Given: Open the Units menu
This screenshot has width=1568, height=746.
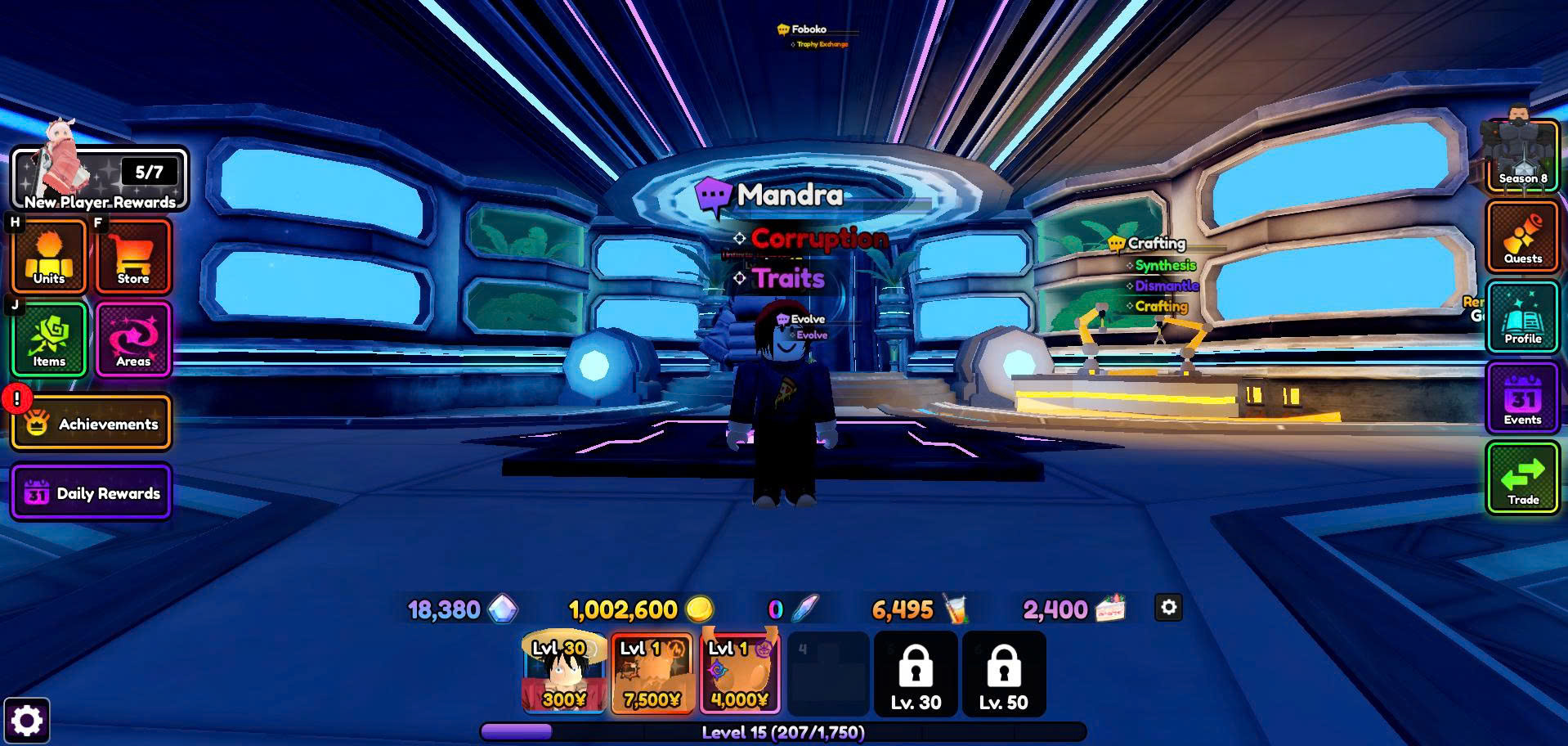Looking at the screenshot, I should point(49,256).
